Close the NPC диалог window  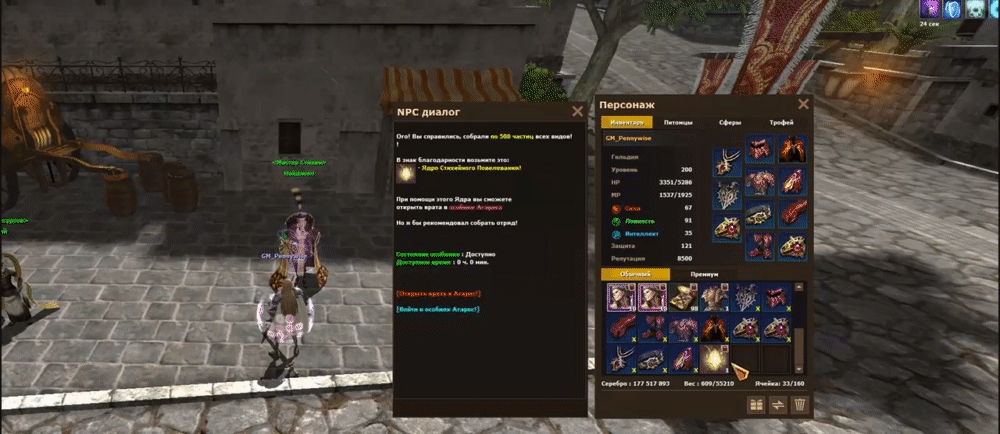[577, 112]
